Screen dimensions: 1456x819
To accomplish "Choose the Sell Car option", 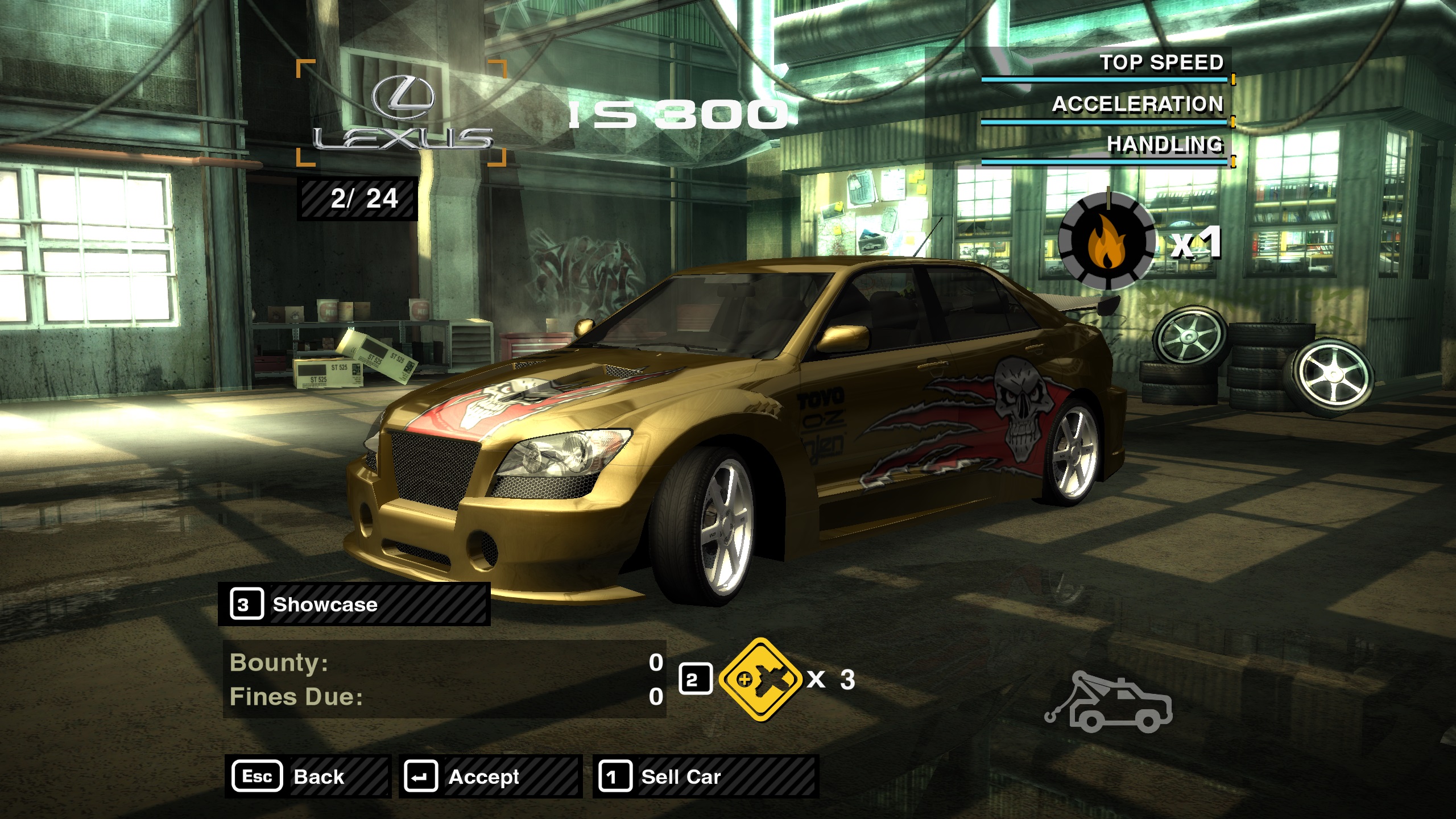I will pos(705,776).
